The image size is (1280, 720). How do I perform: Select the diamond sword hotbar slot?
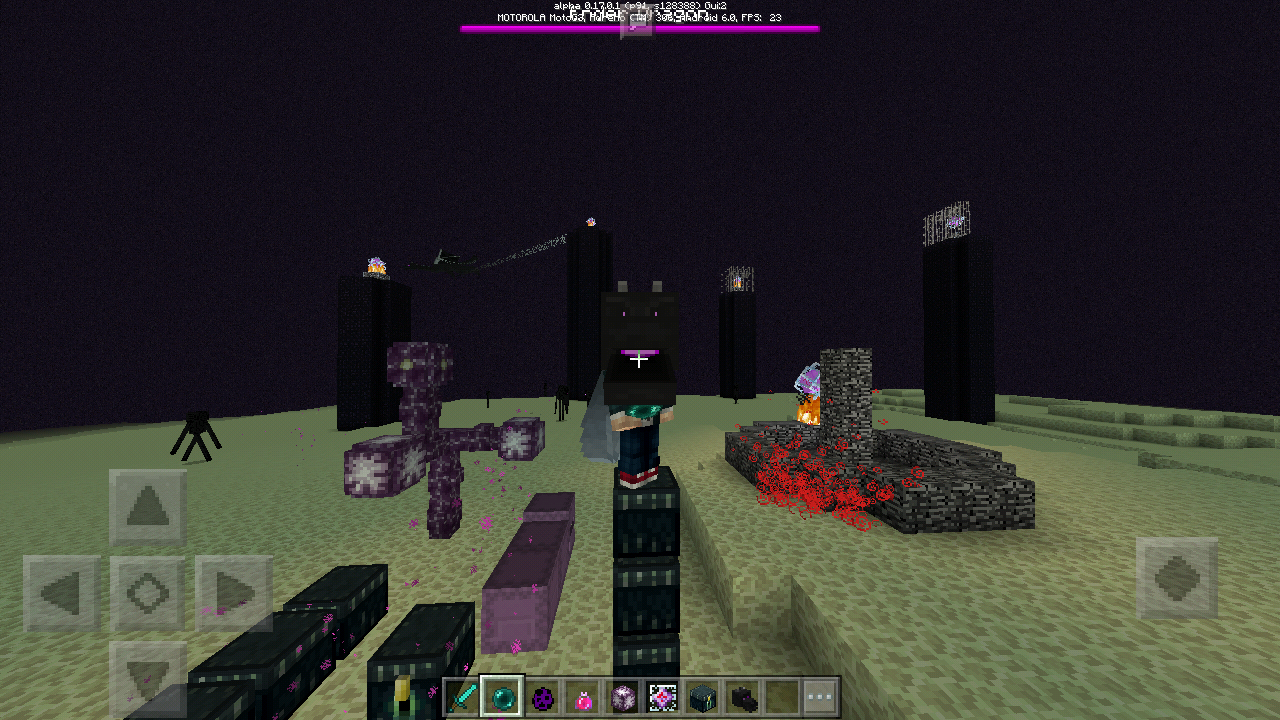click(462, 697)
